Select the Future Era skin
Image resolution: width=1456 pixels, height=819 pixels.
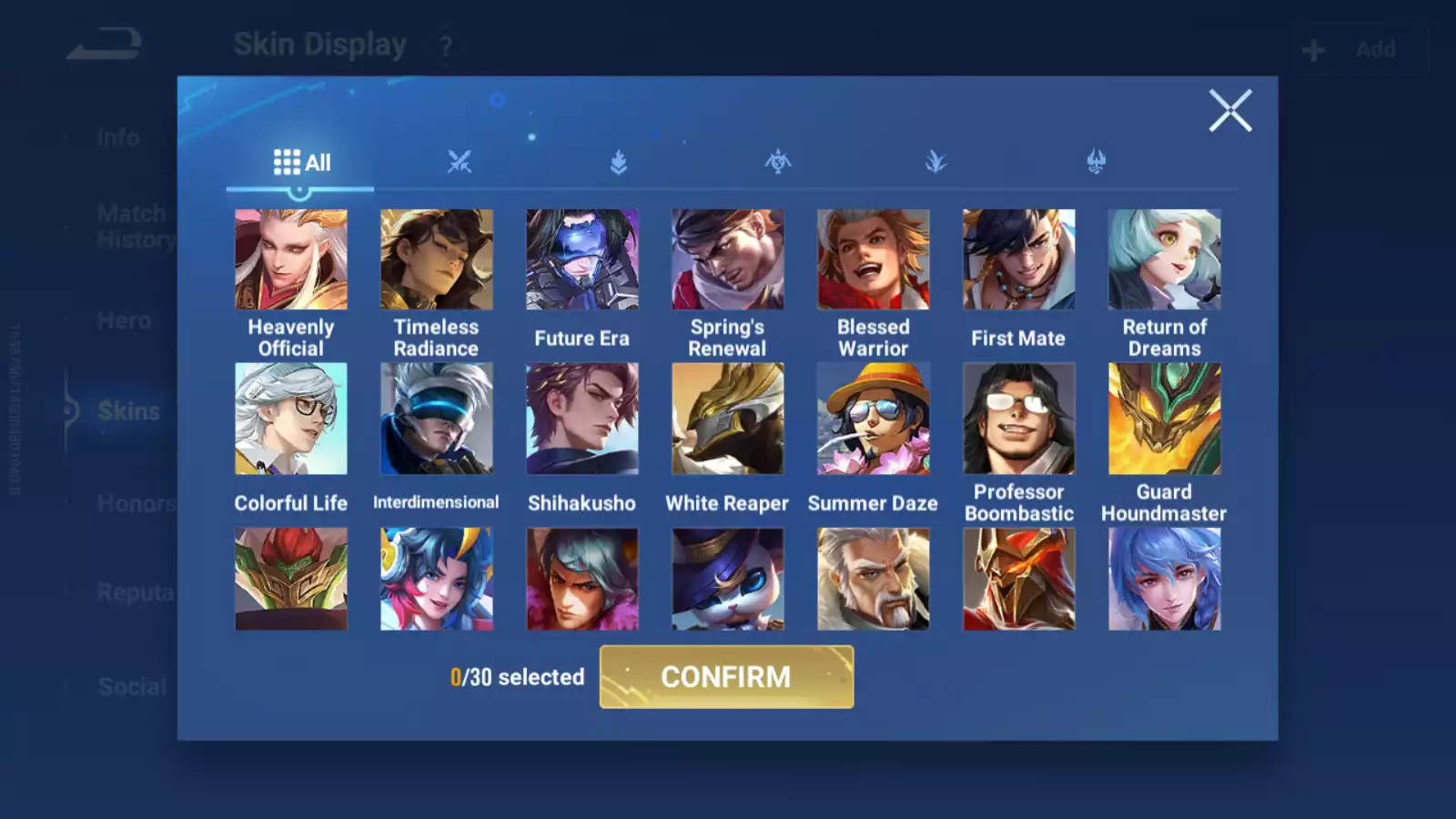pyautogui.click(x=582, y=259)
